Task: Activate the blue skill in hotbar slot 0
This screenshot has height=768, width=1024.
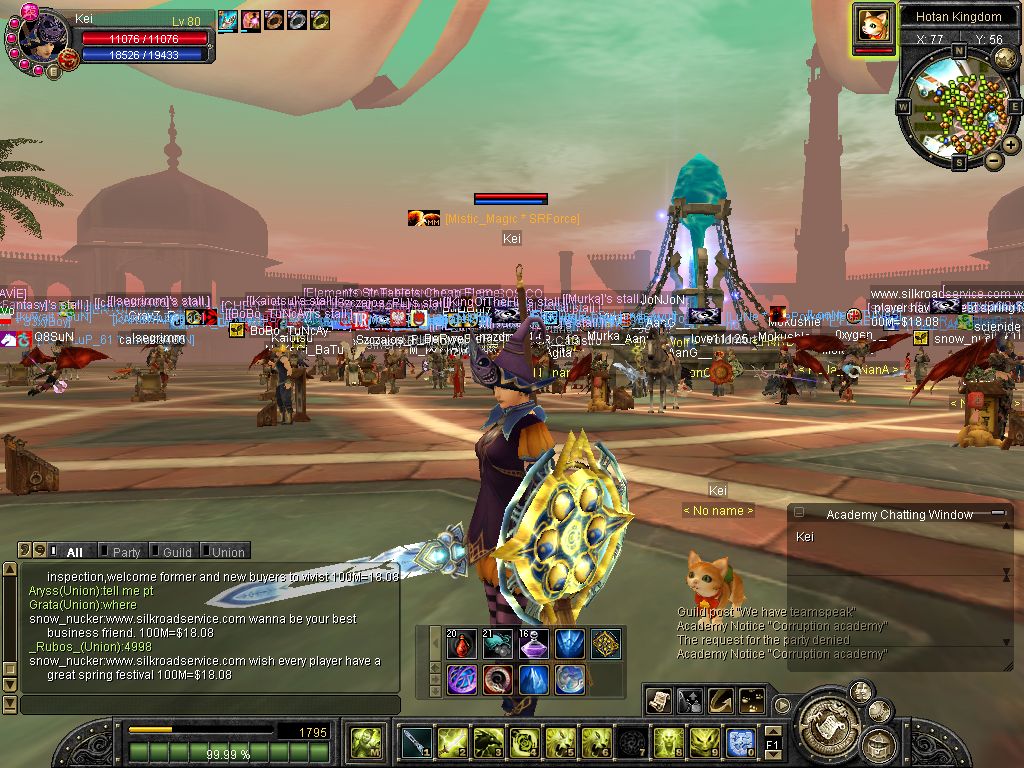Action: 740,742
